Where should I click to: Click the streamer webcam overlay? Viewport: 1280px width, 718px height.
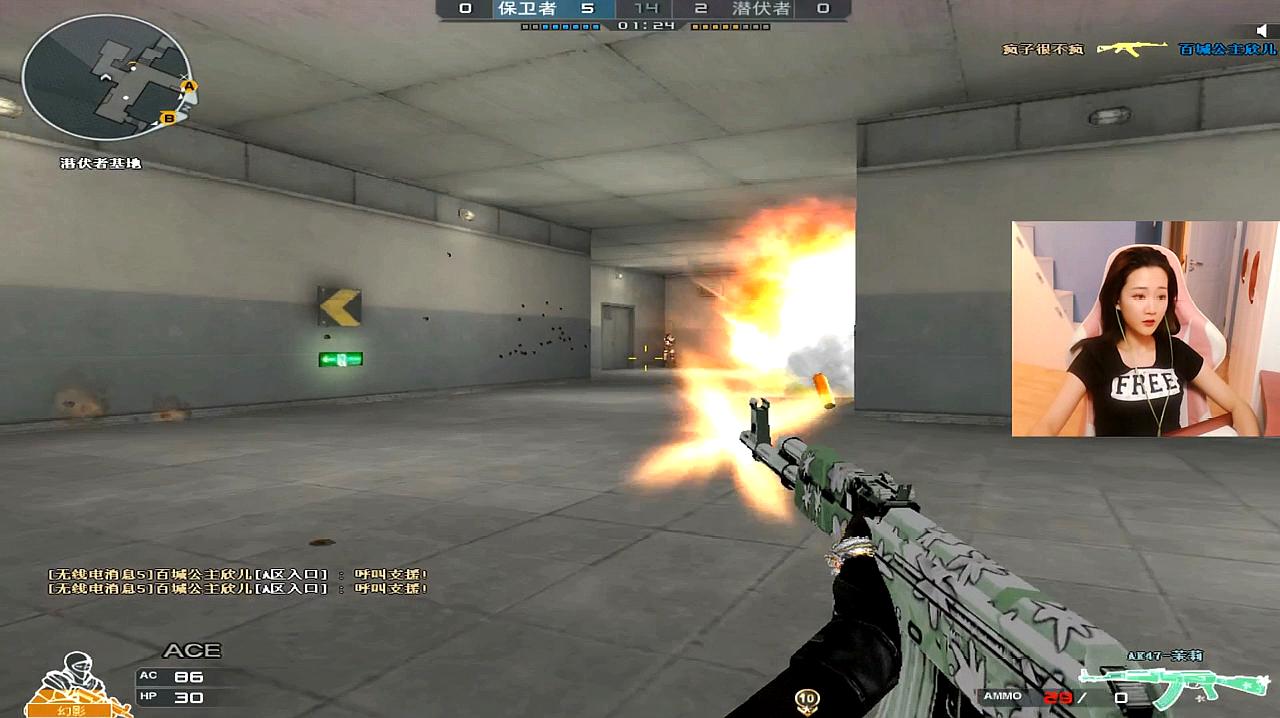tap(1145, 329)
